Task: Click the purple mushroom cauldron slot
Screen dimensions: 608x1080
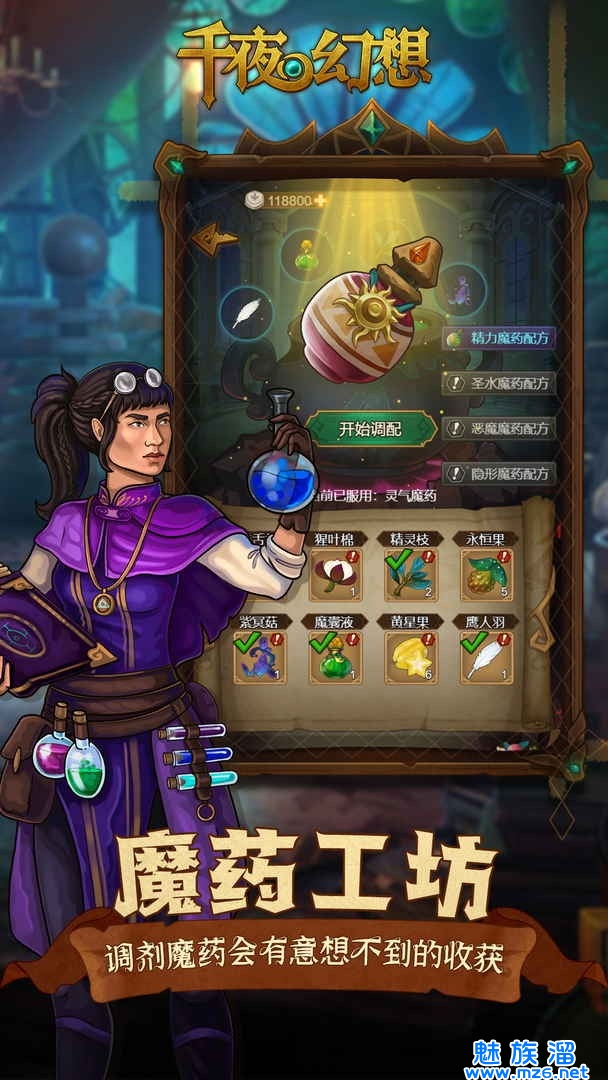Action: coord(463,287)
